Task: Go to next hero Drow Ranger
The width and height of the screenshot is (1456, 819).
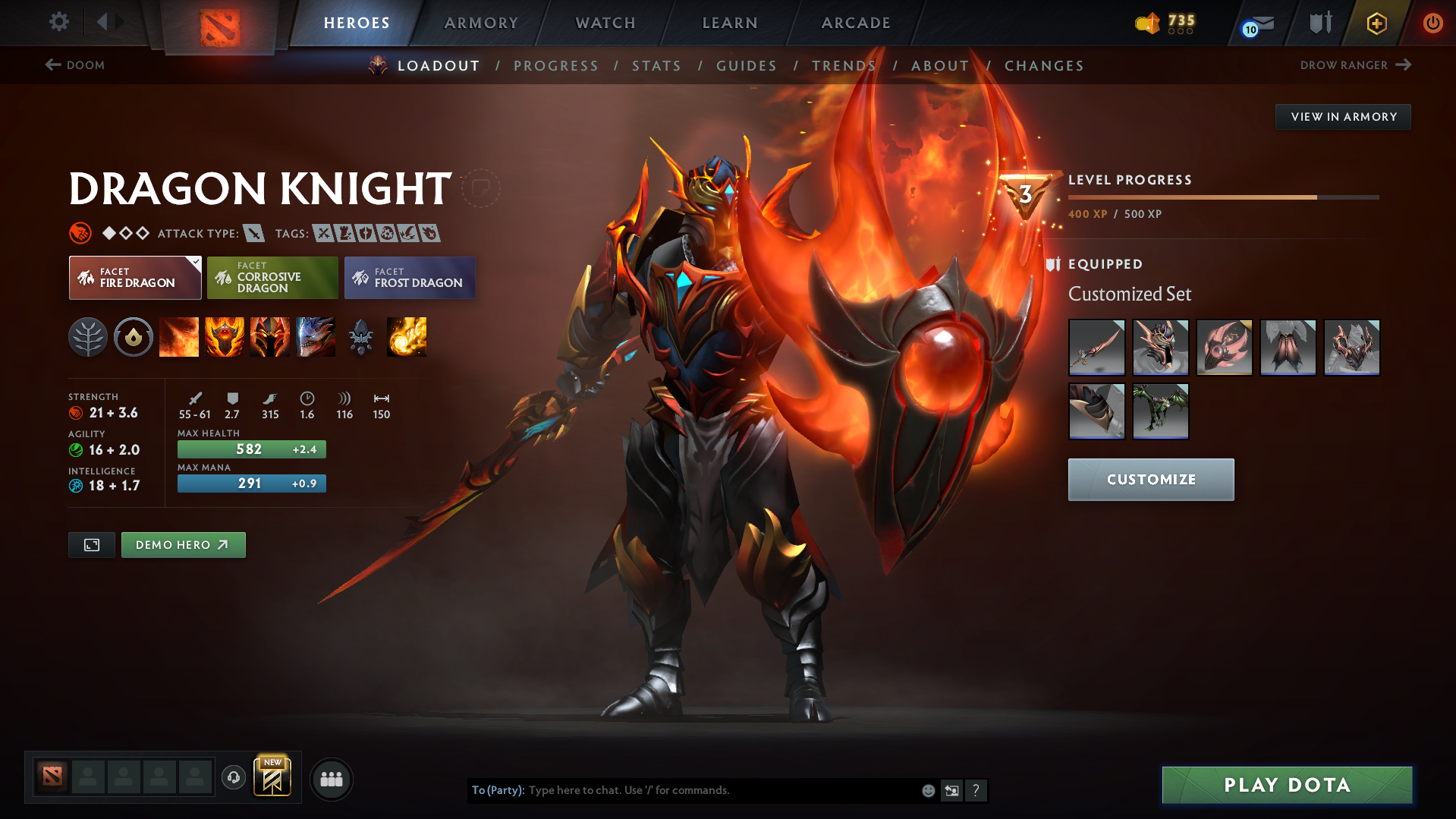Action: click(1356, 65)
